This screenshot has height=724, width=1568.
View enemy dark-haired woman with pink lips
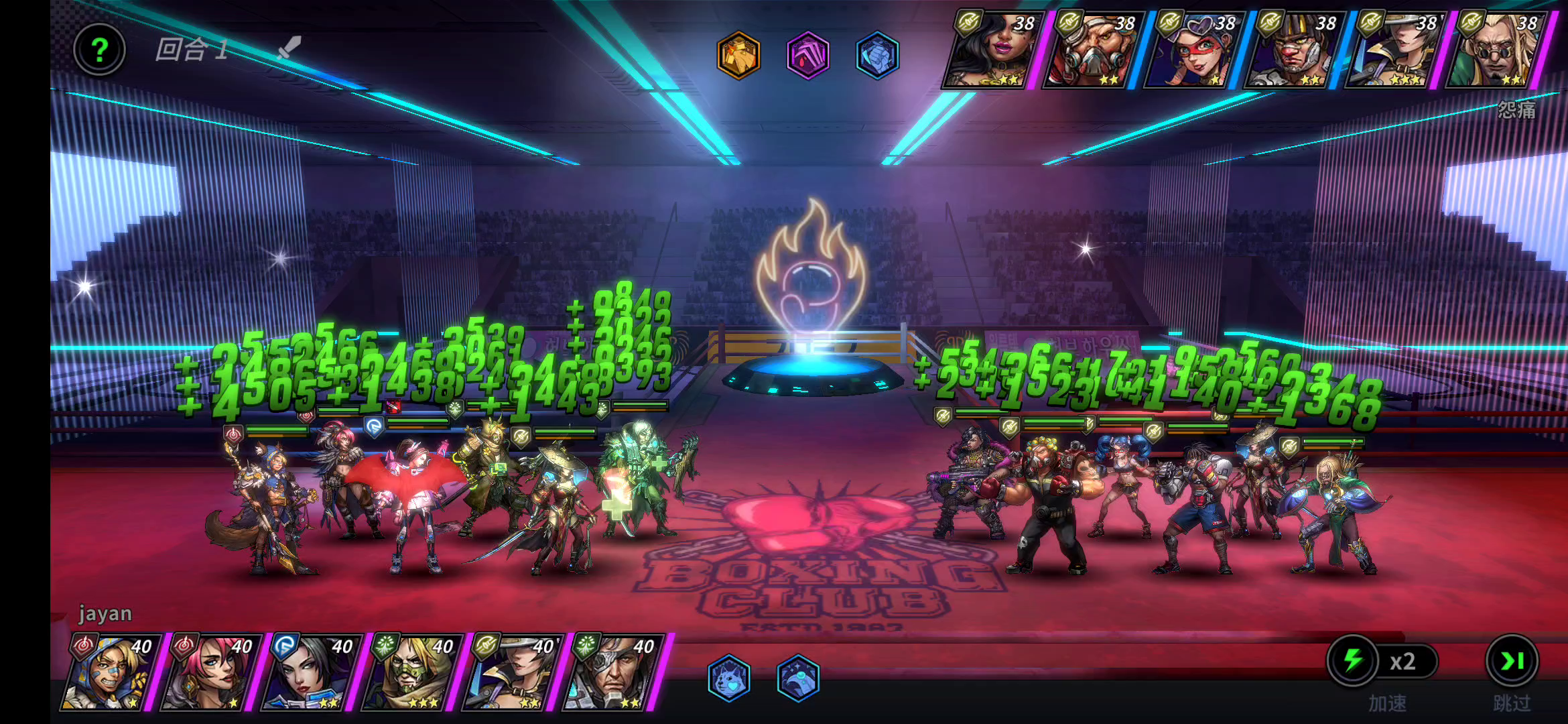pos(992,50)
